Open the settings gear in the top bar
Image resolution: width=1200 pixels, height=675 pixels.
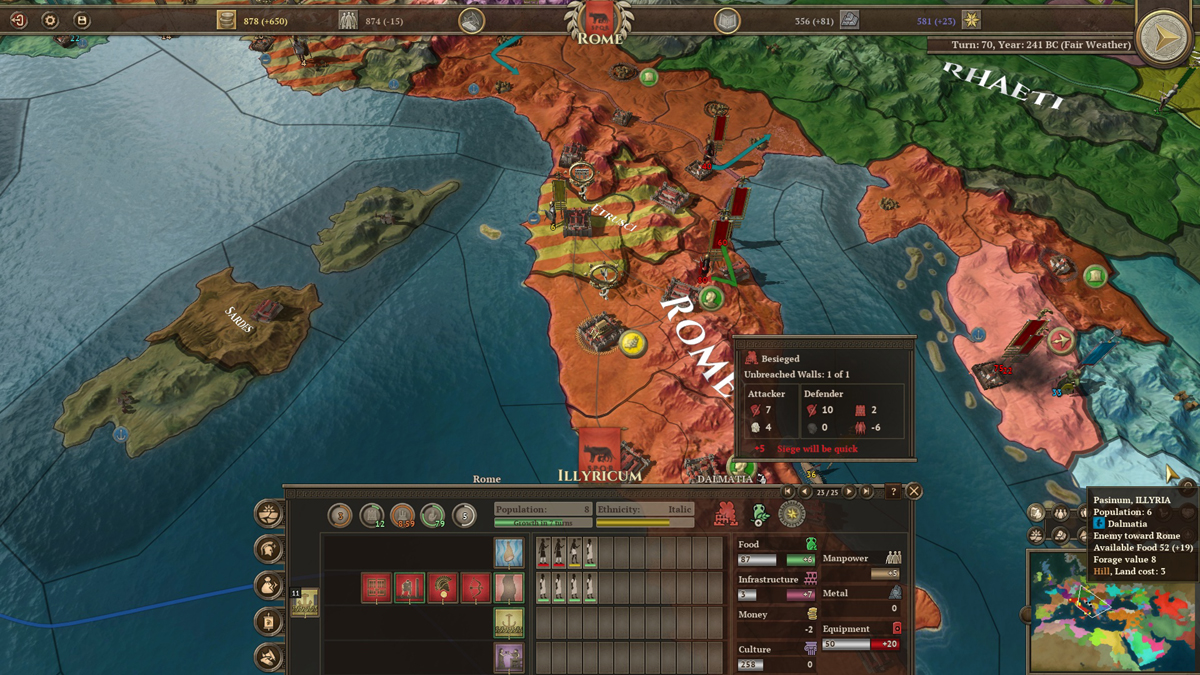pyautogui.click(x=50, y=20)
